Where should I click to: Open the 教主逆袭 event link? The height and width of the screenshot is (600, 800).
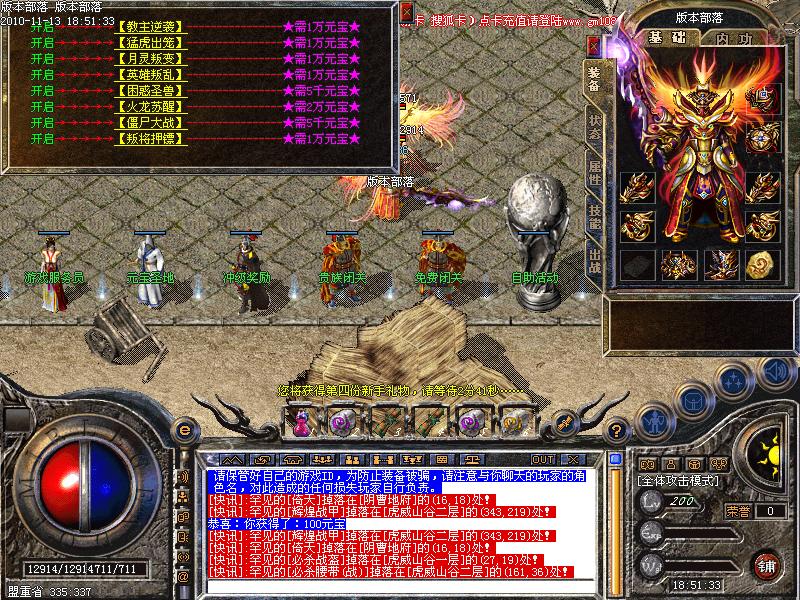point(152,25)
